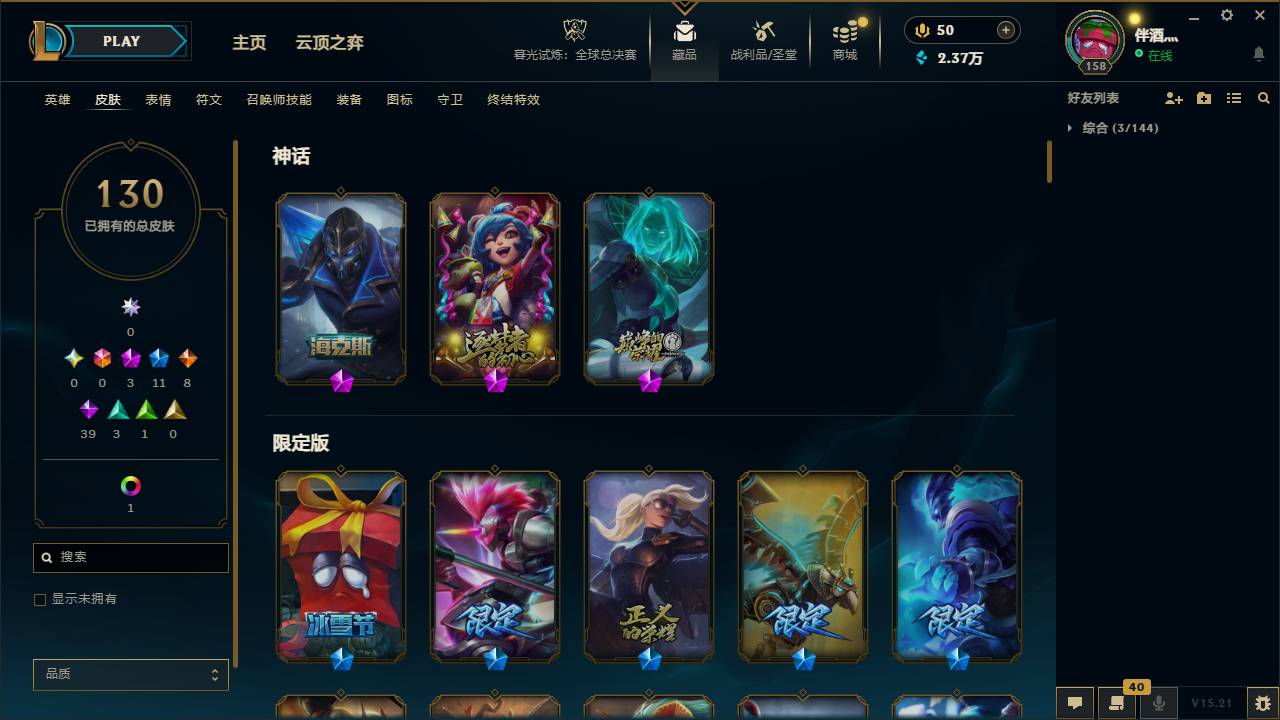Image resolution: width=1280 pixels, height=720 pixels.
Task: Switch to the 表情 tab
Action: click(x=158, y=100)
